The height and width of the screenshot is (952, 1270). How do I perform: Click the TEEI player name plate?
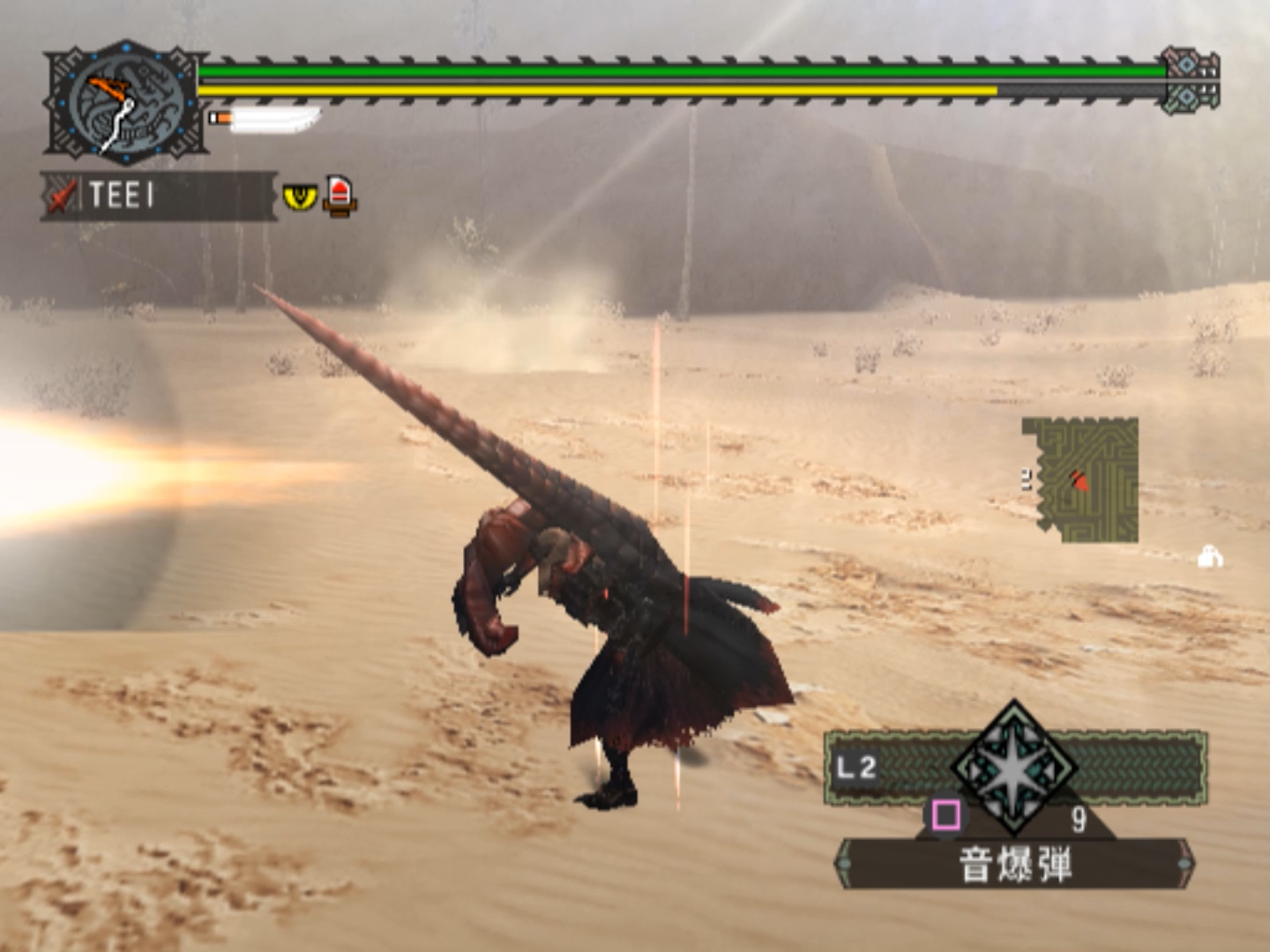click(159, 195)
